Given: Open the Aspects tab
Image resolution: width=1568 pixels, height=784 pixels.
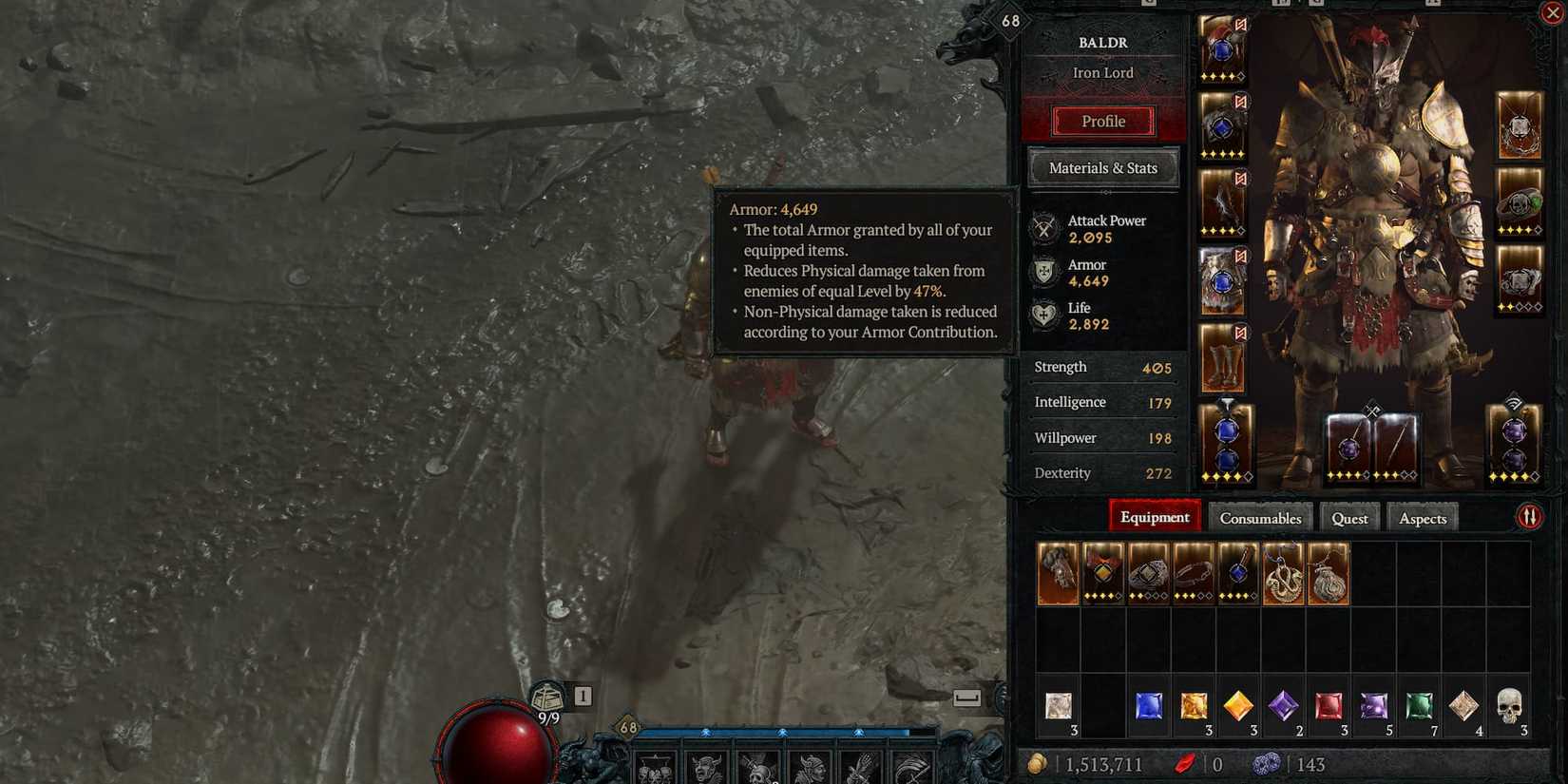Looking at the screenshot, I should click(x=1422, y=518).
